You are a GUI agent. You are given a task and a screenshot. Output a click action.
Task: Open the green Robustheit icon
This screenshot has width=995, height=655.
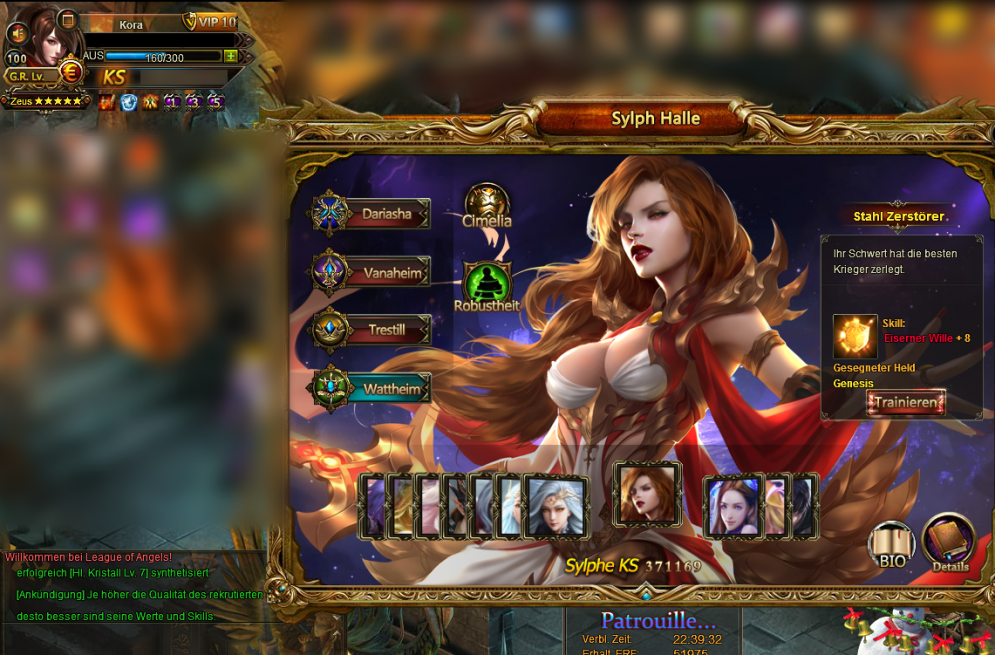(x=487, y=284)
